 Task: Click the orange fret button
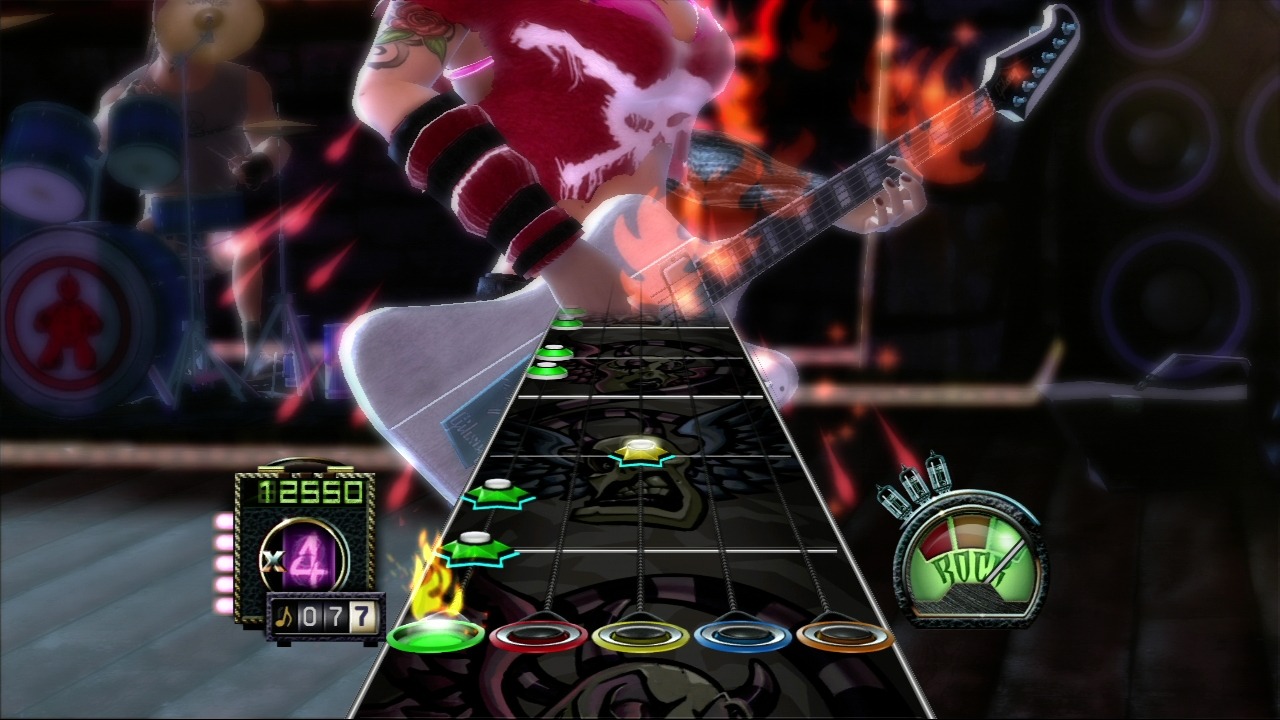[x=845, y=636]
